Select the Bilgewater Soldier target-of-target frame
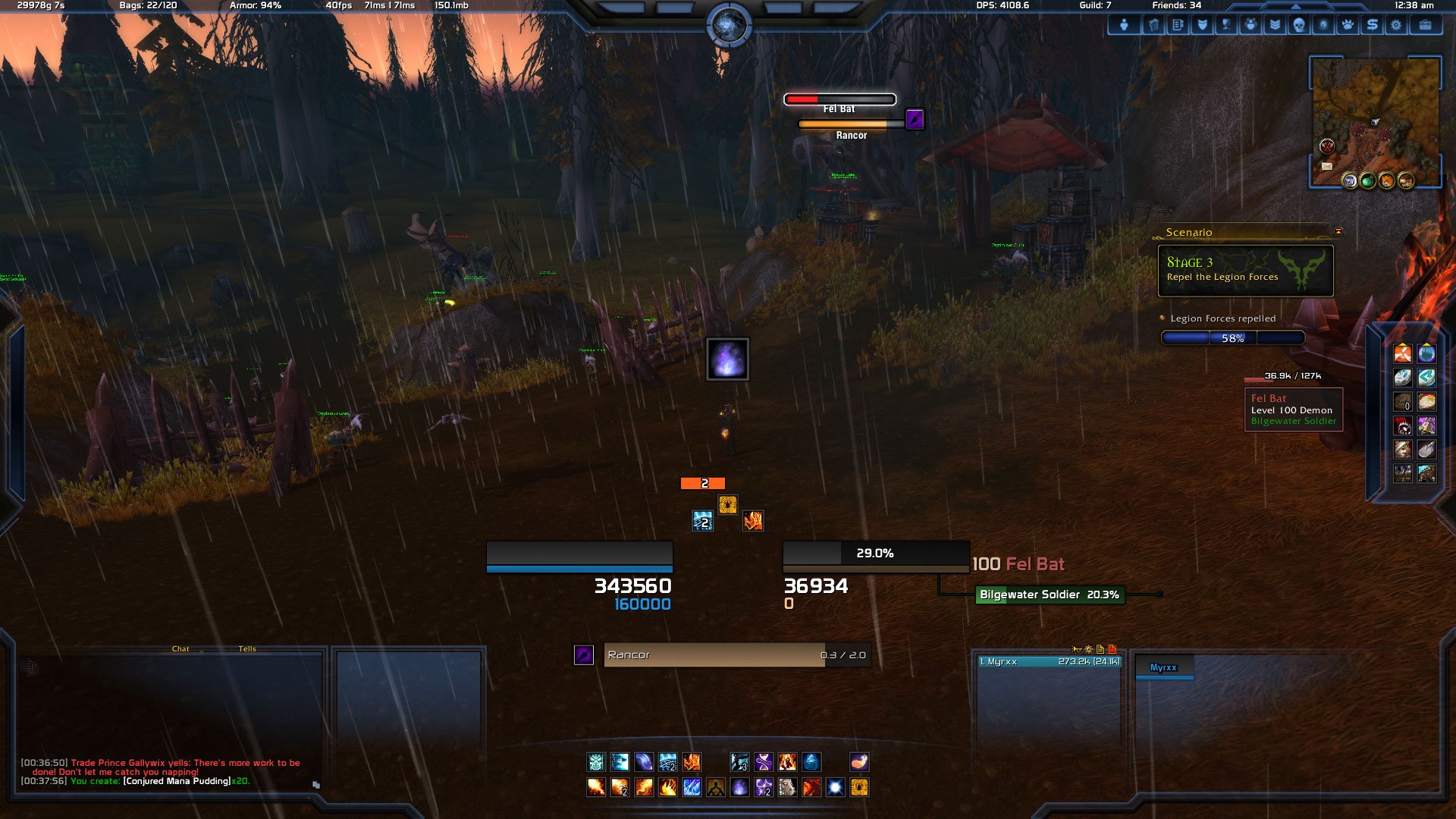The width and height of the screenshot is (1456, 819). point(1049,595)
